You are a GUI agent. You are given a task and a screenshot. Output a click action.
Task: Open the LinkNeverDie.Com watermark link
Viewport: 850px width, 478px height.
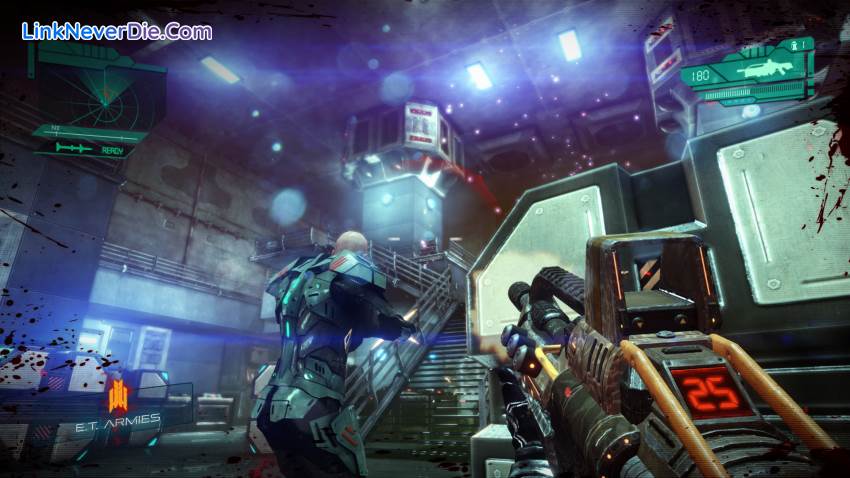tap(116, 31)
